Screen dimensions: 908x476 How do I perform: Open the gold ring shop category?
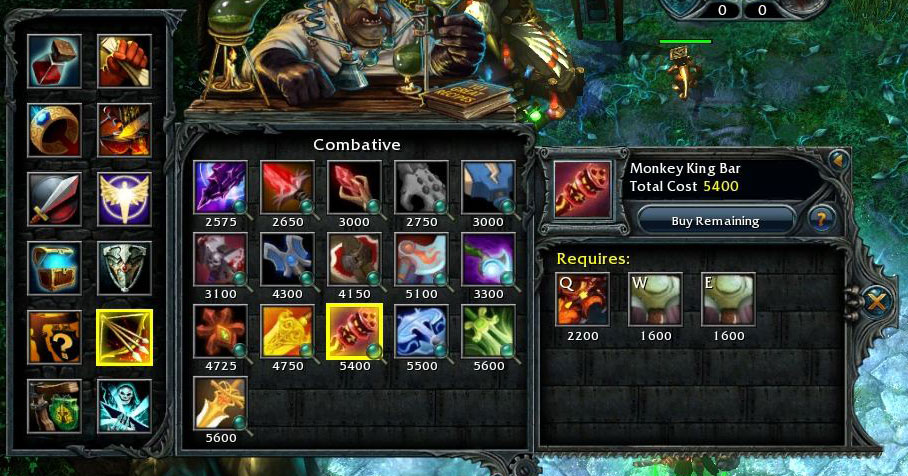pyautogui.click(x=54, y=130)
